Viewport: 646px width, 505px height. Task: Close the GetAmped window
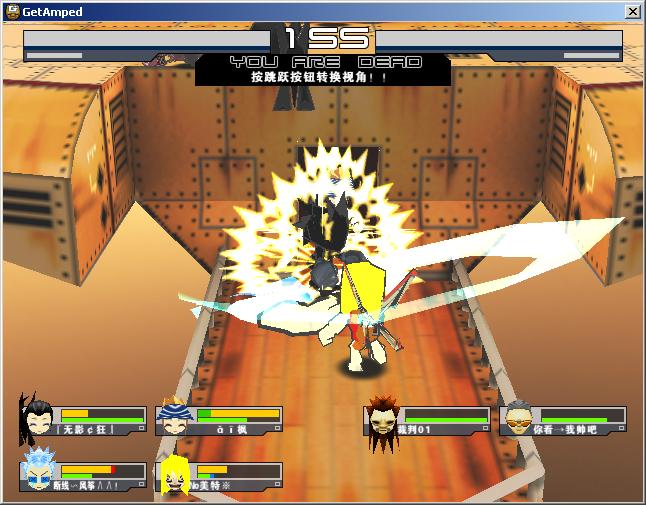point(632,12)
